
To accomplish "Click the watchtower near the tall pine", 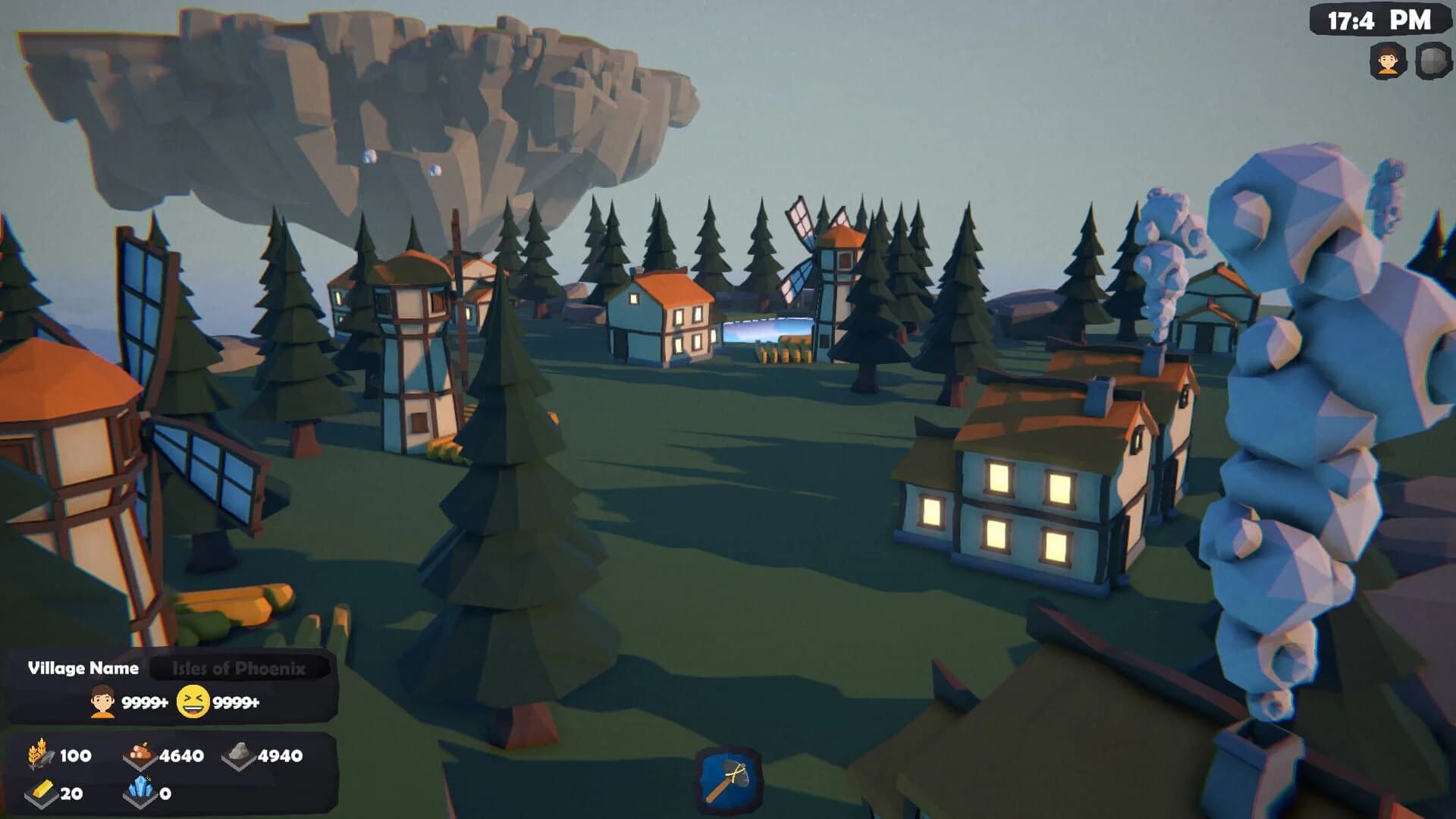I will pos(413,349).
